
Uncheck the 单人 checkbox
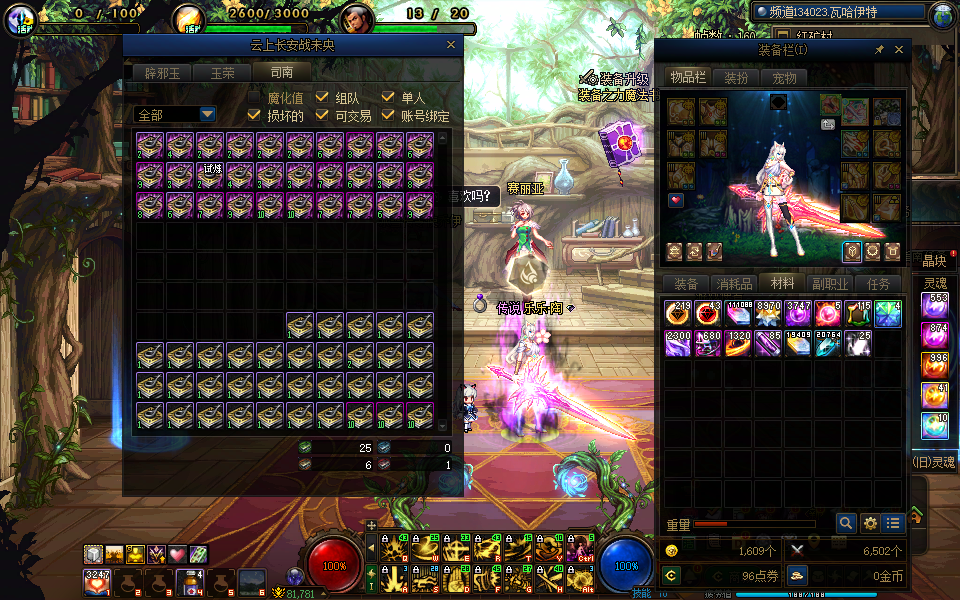389,98
